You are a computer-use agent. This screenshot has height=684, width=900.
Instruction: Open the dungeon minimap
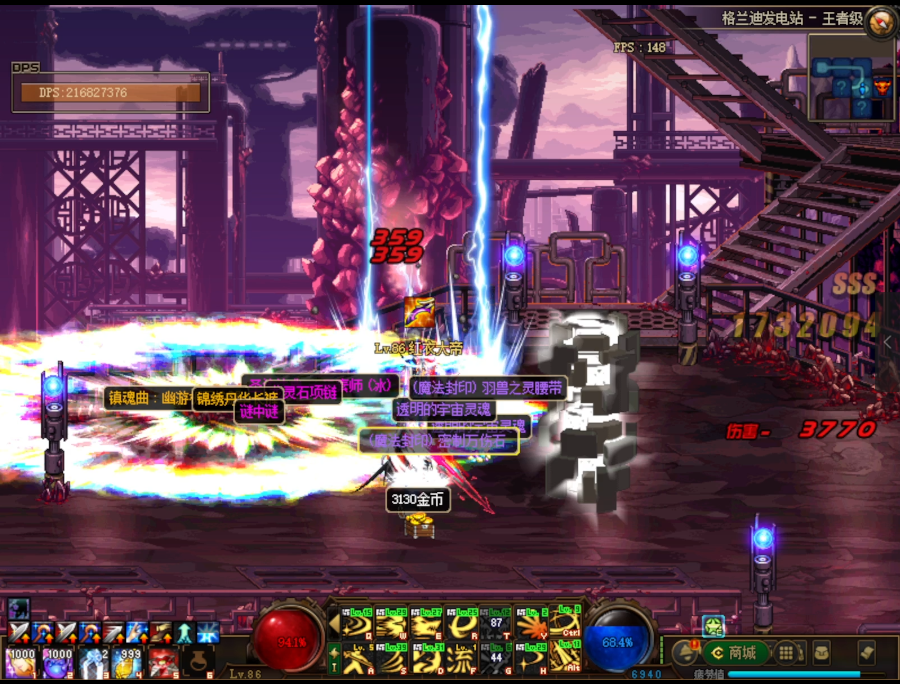pos(851,78)
